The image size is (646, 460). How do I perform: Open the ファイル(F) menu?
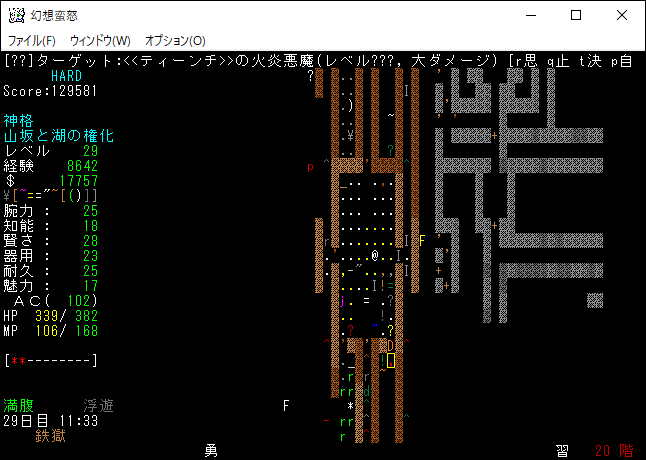click(32, 40)
